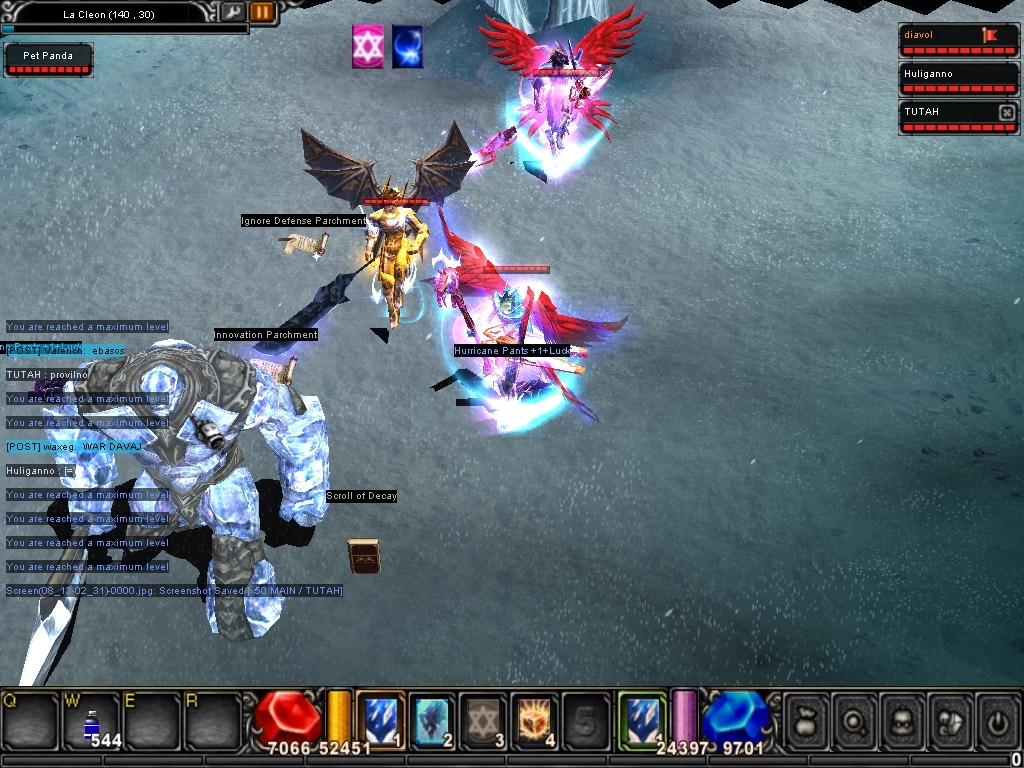Select the Pet Panda status panel
The image size is (1024, 768).
tap(48, 59)
